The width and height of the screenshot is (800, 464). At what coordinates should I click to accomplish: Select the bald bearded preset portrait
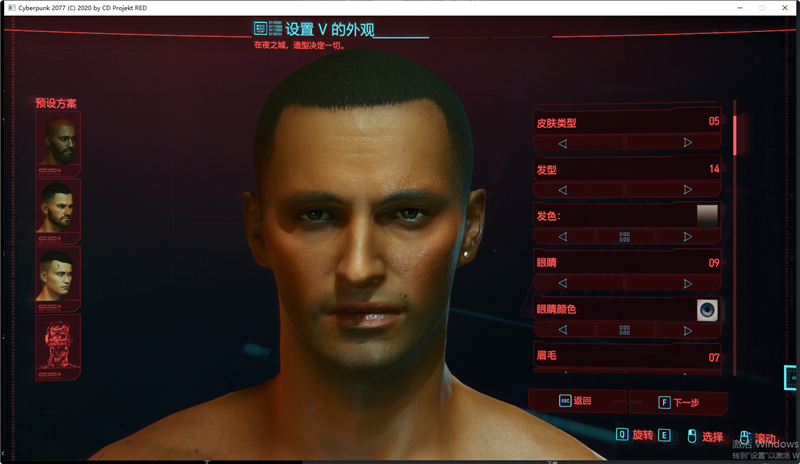click(58, 141)
